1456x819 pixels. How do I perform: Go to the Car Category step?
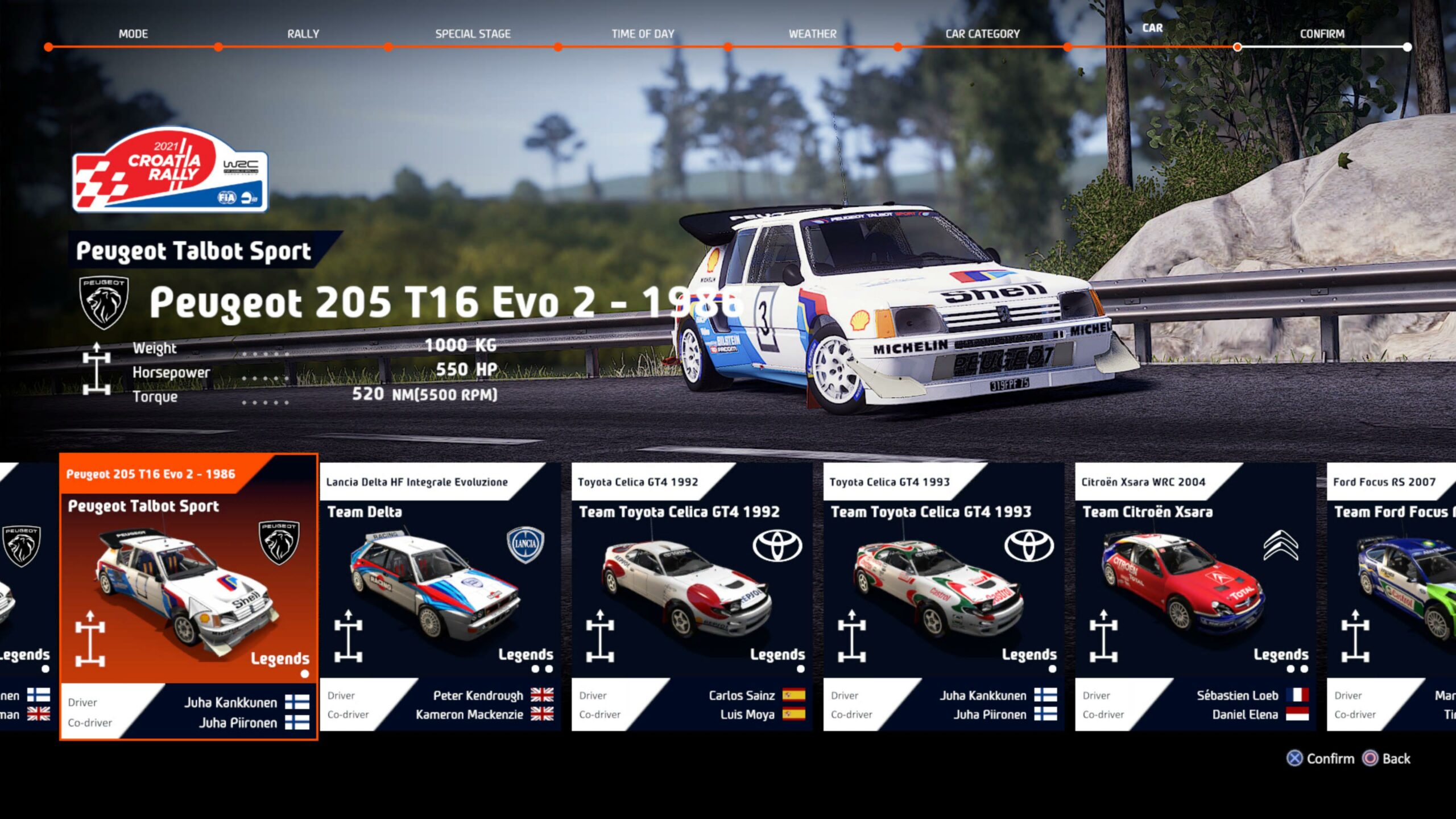point(982,34)
